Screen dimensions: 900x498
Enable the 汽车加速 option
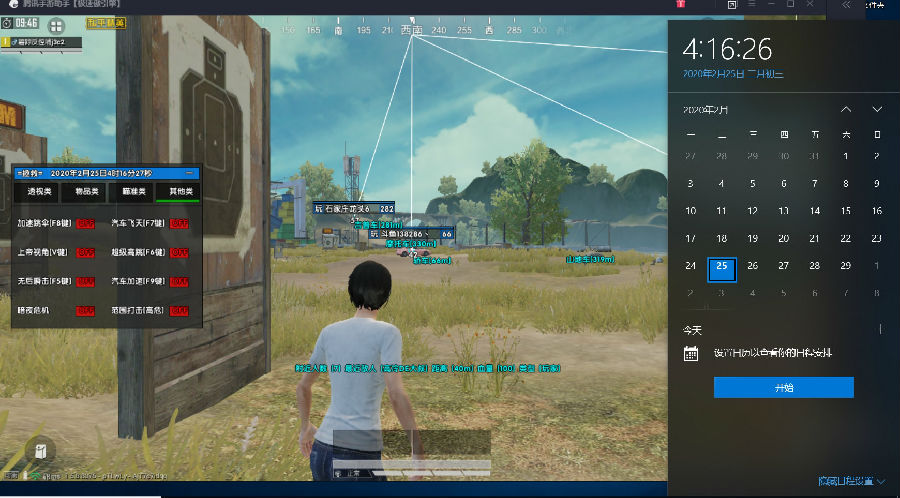click(180, 281)
